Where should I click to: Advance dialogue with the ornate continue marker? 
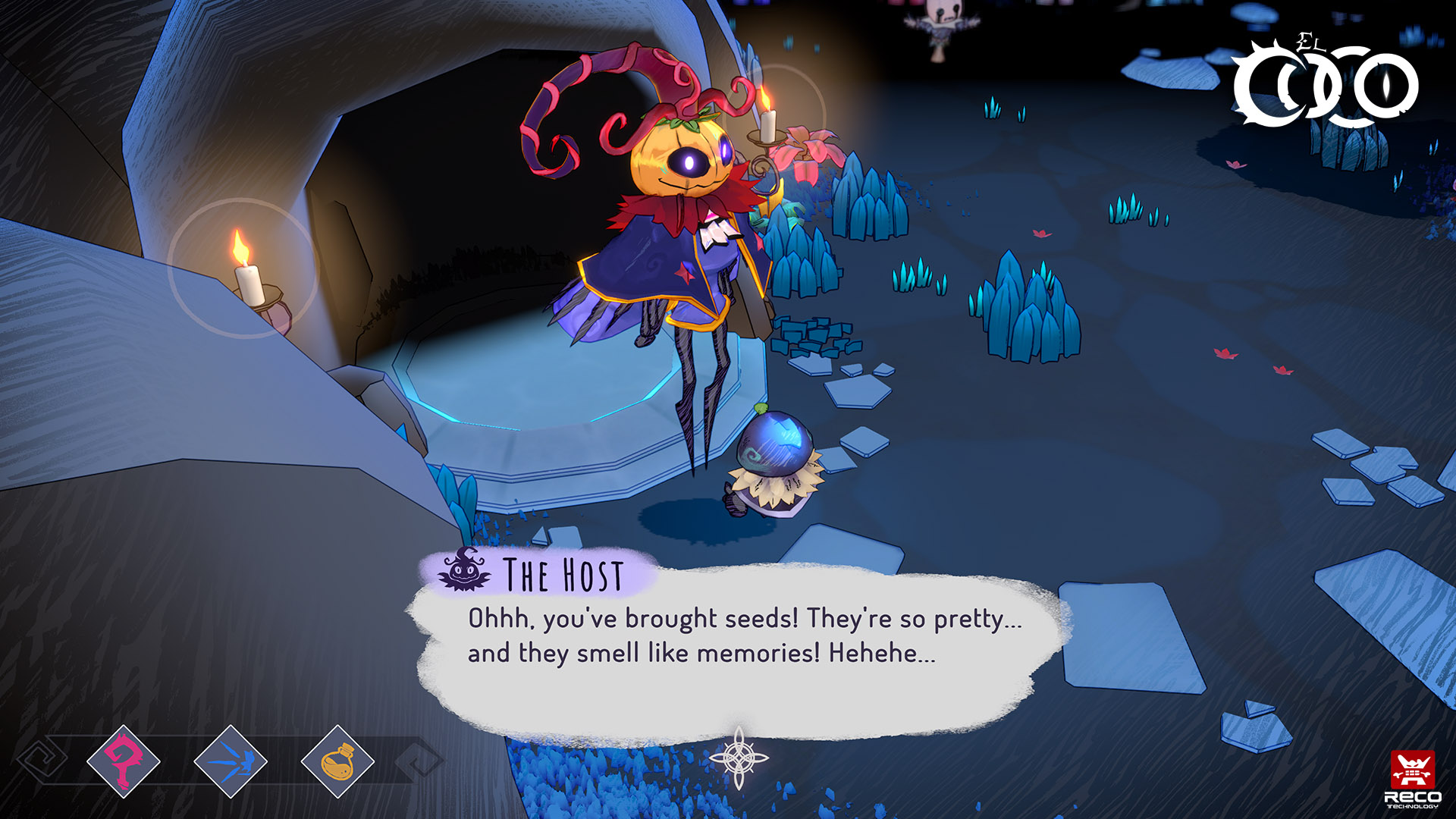coord(739,758)
